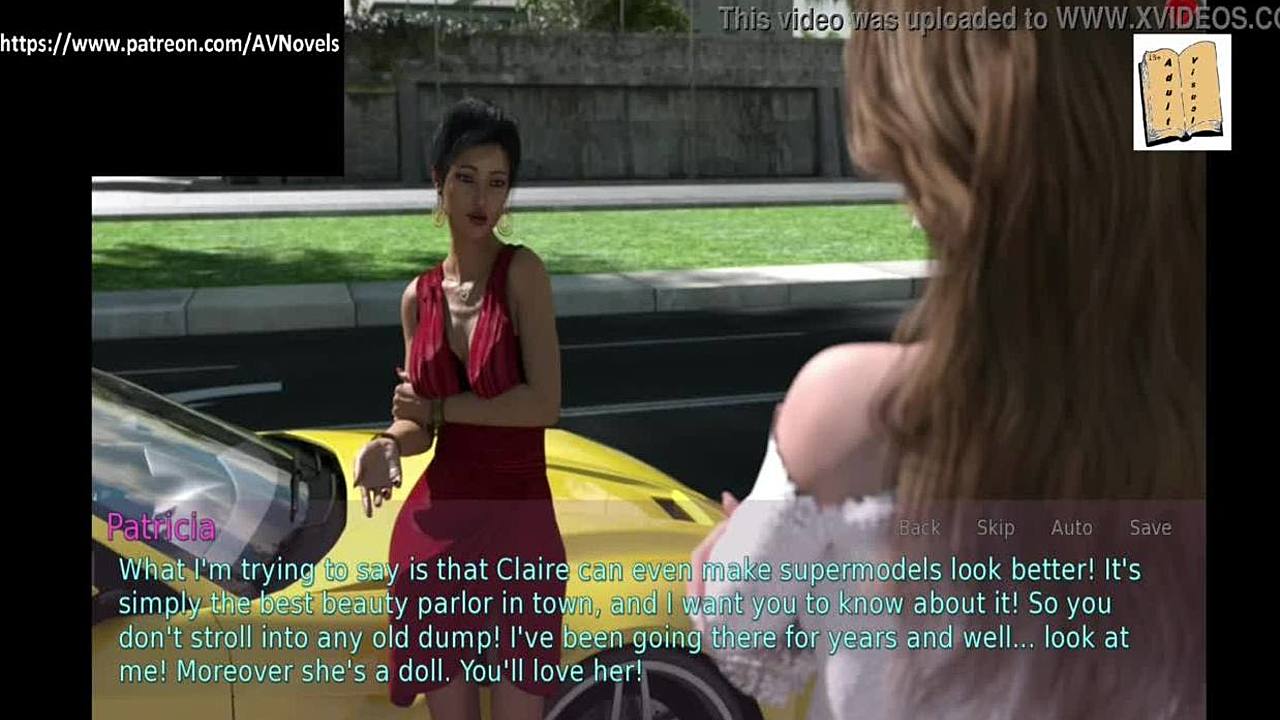1280x720 pixels.
Task: Open the AVNovels Patreon link
Action: point(170,44)
